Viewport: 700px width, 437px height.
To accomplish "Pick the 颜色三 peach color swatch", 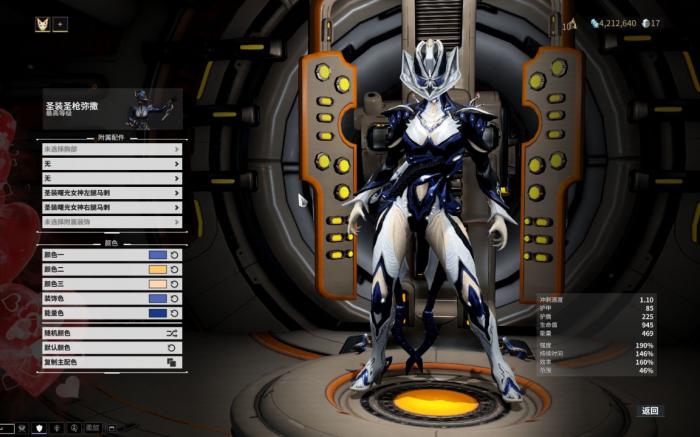I will tap(157, 284).
